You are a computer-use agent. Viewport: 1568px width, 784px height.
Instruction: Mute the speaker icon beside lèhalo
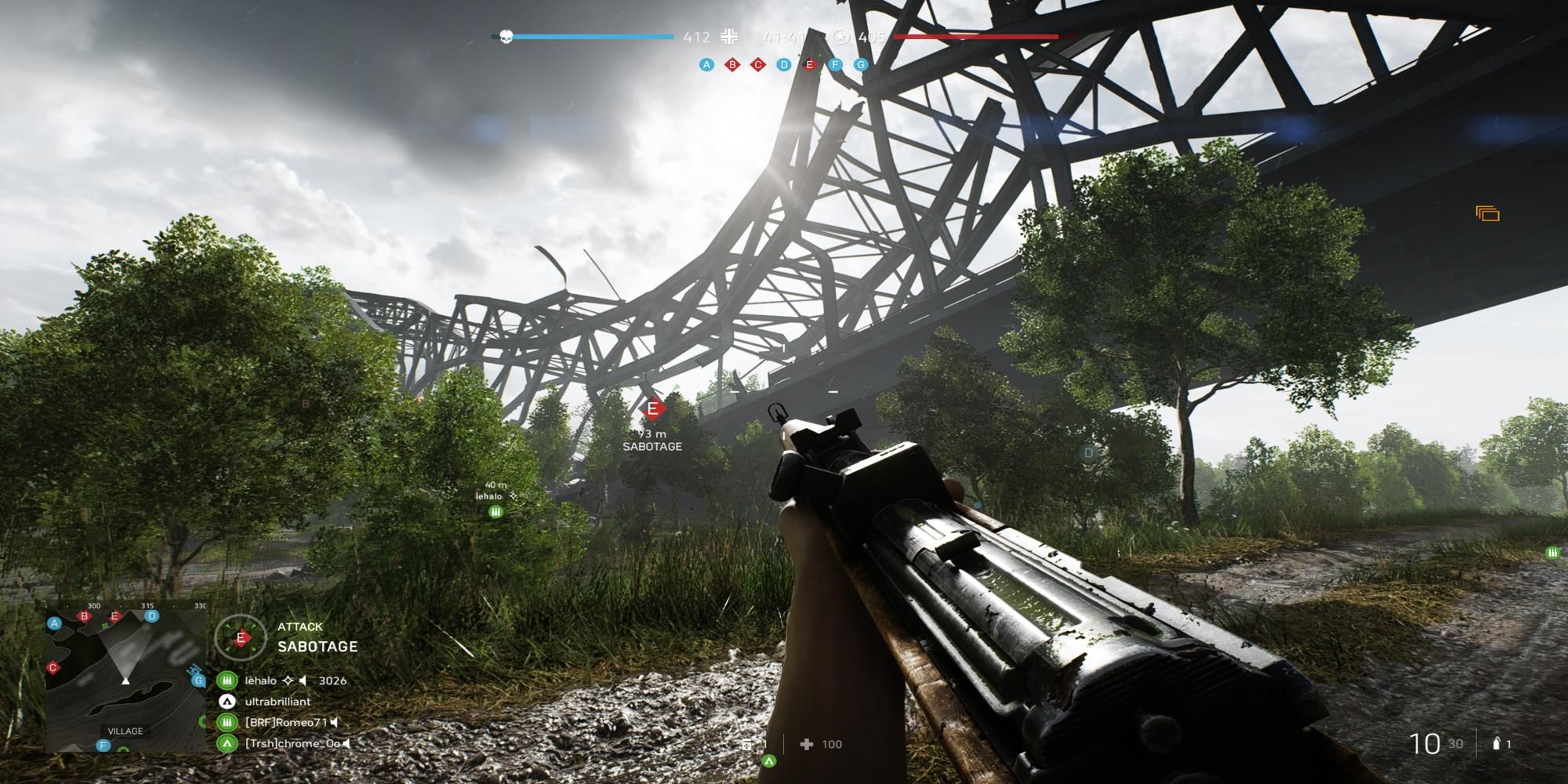[x=304, y=681]
